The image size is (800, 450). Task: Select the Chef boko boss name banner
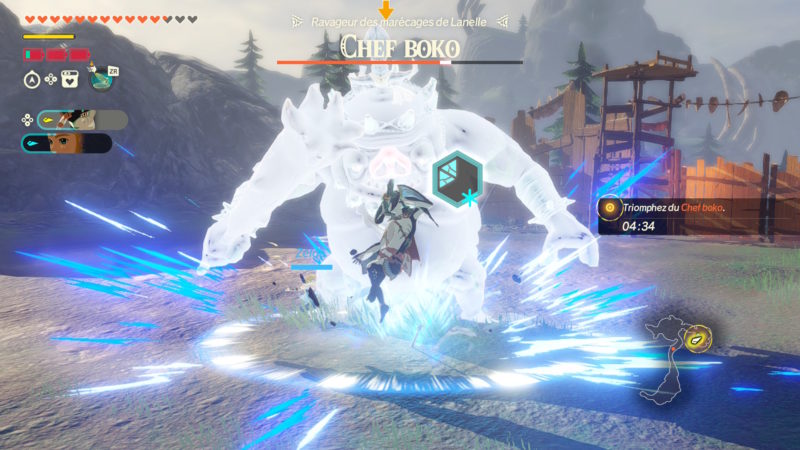[399, 46]
